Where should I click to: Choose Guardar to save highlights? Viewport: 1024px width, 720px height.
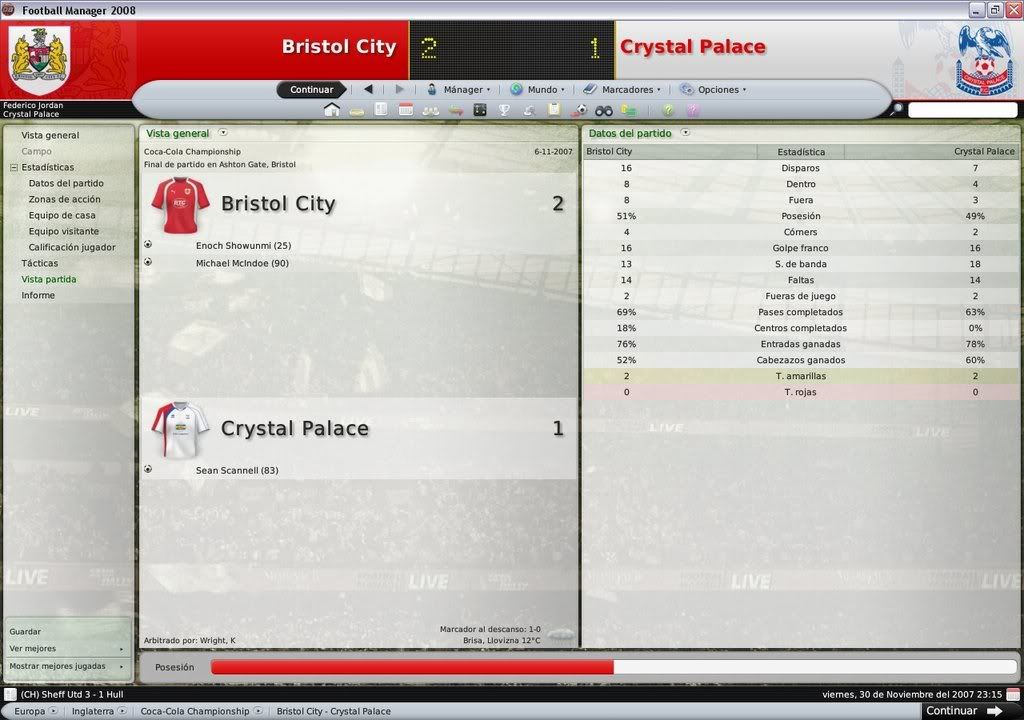click(26, 632)
